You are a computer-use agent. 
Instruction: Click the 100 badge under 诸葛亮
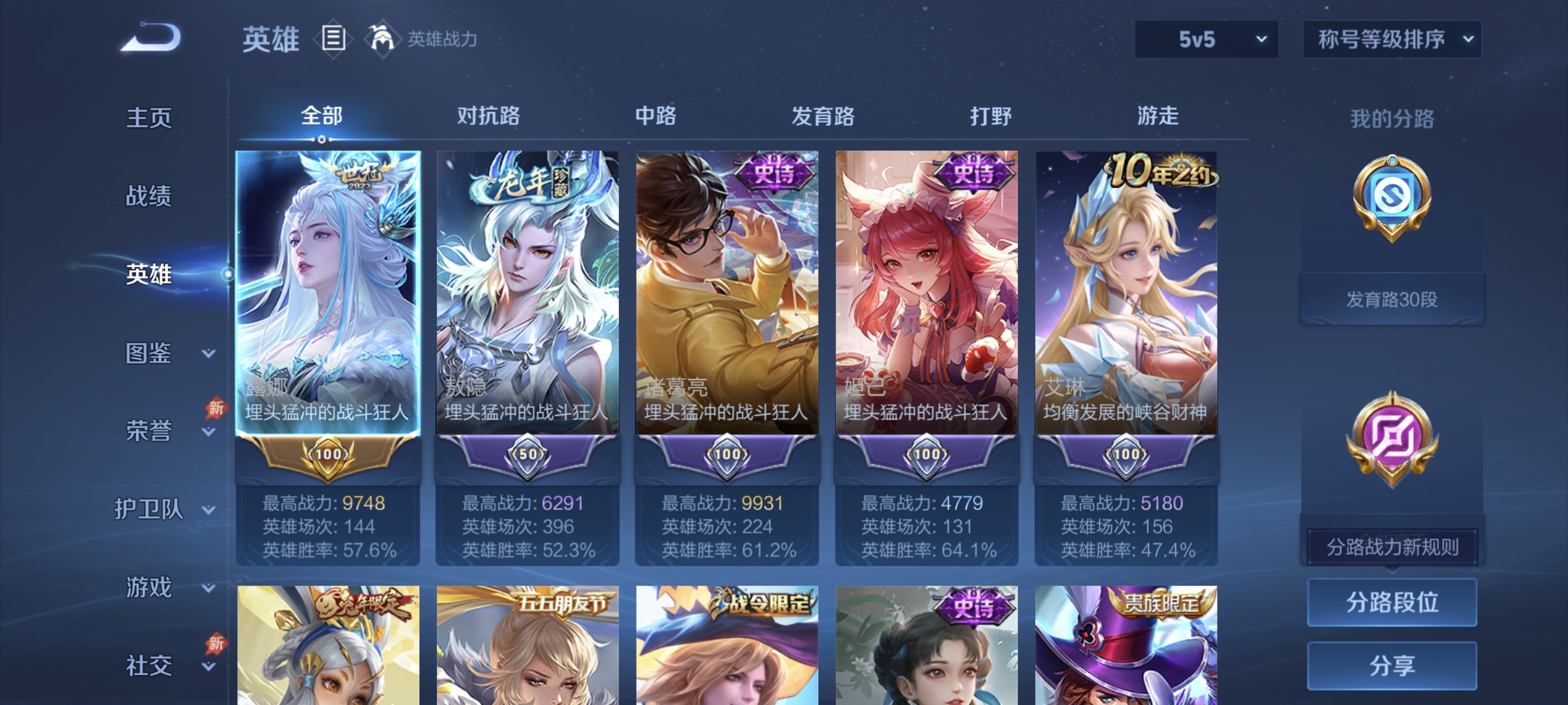(728, 454)
